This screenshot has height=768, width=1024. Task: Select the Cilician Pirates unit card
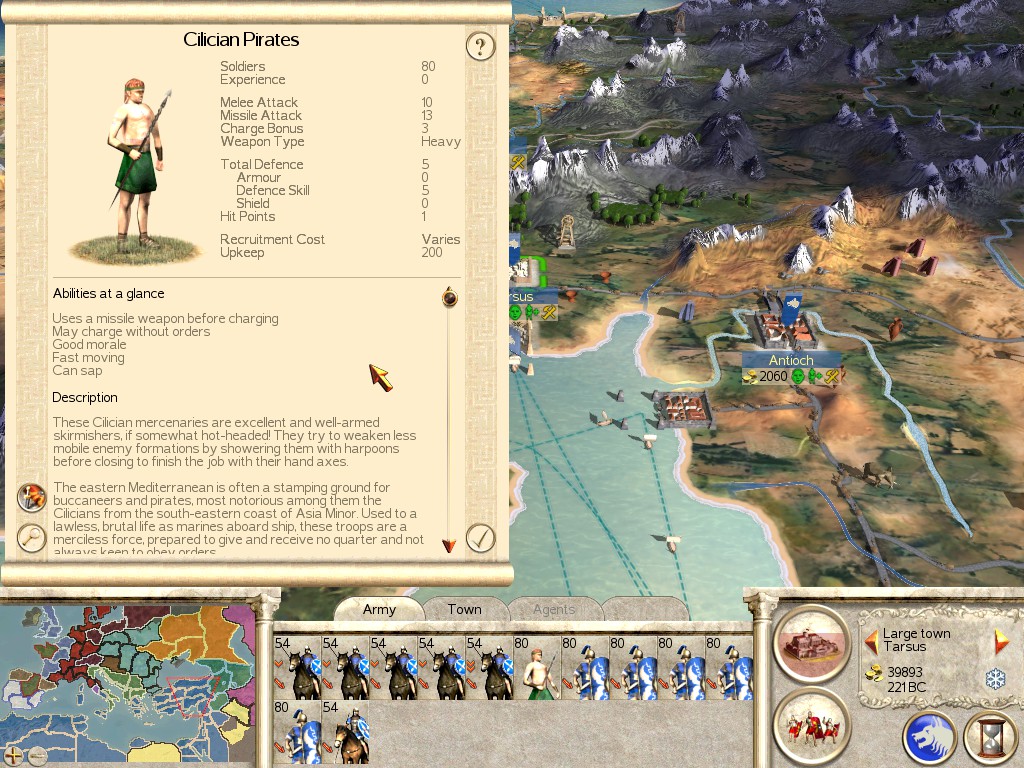click(x=536, y=667)
